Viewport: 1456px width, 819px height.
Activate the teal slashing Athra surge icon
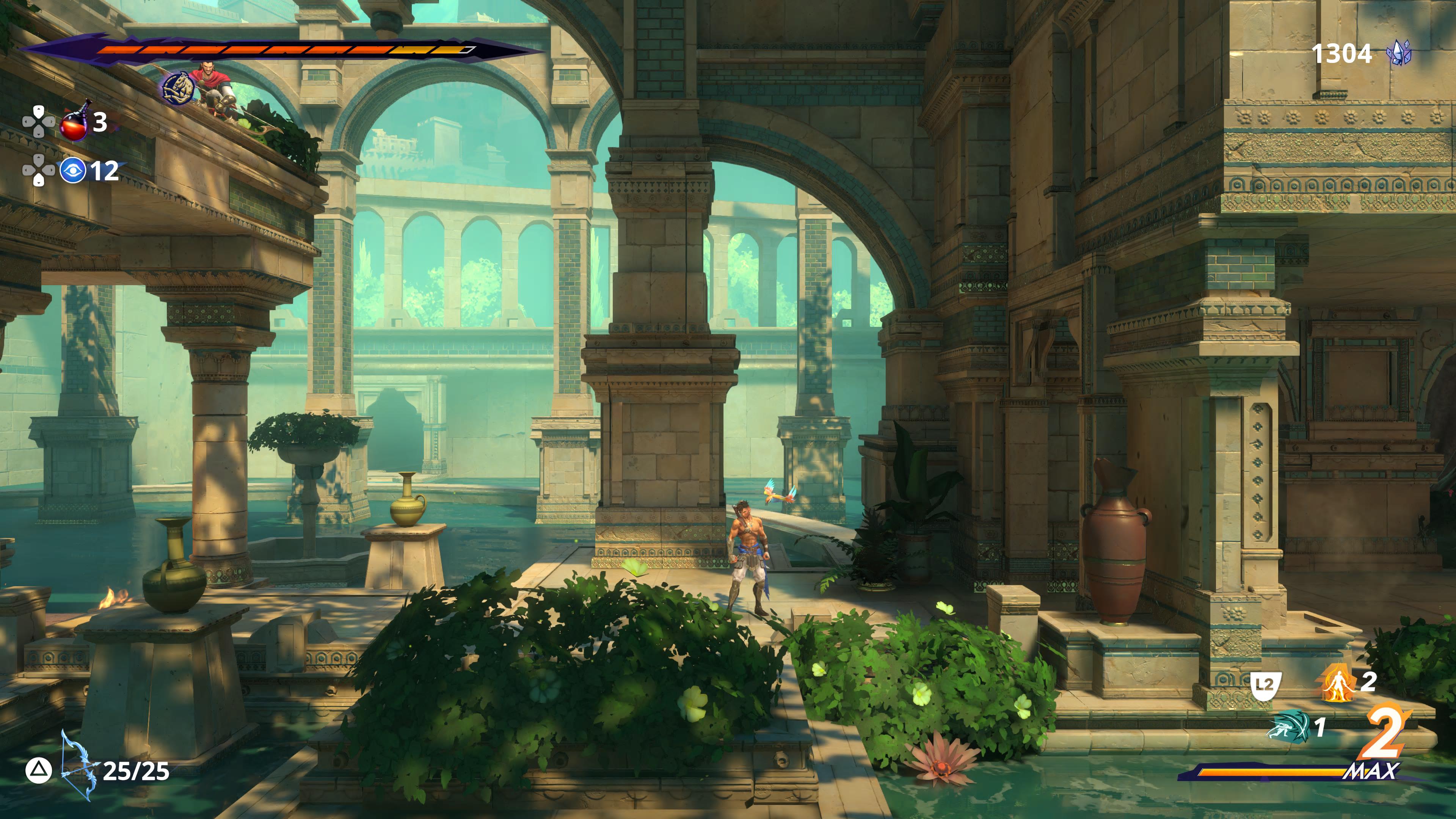(x=1289, y=726)
